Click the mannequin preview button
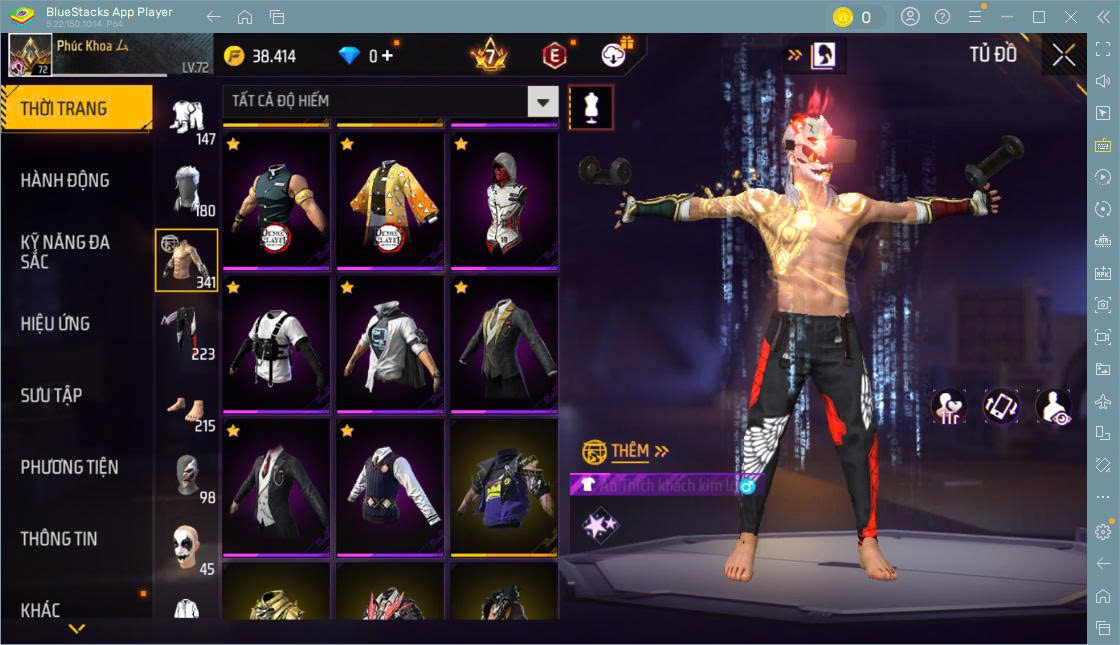 (x=590, y=107)
